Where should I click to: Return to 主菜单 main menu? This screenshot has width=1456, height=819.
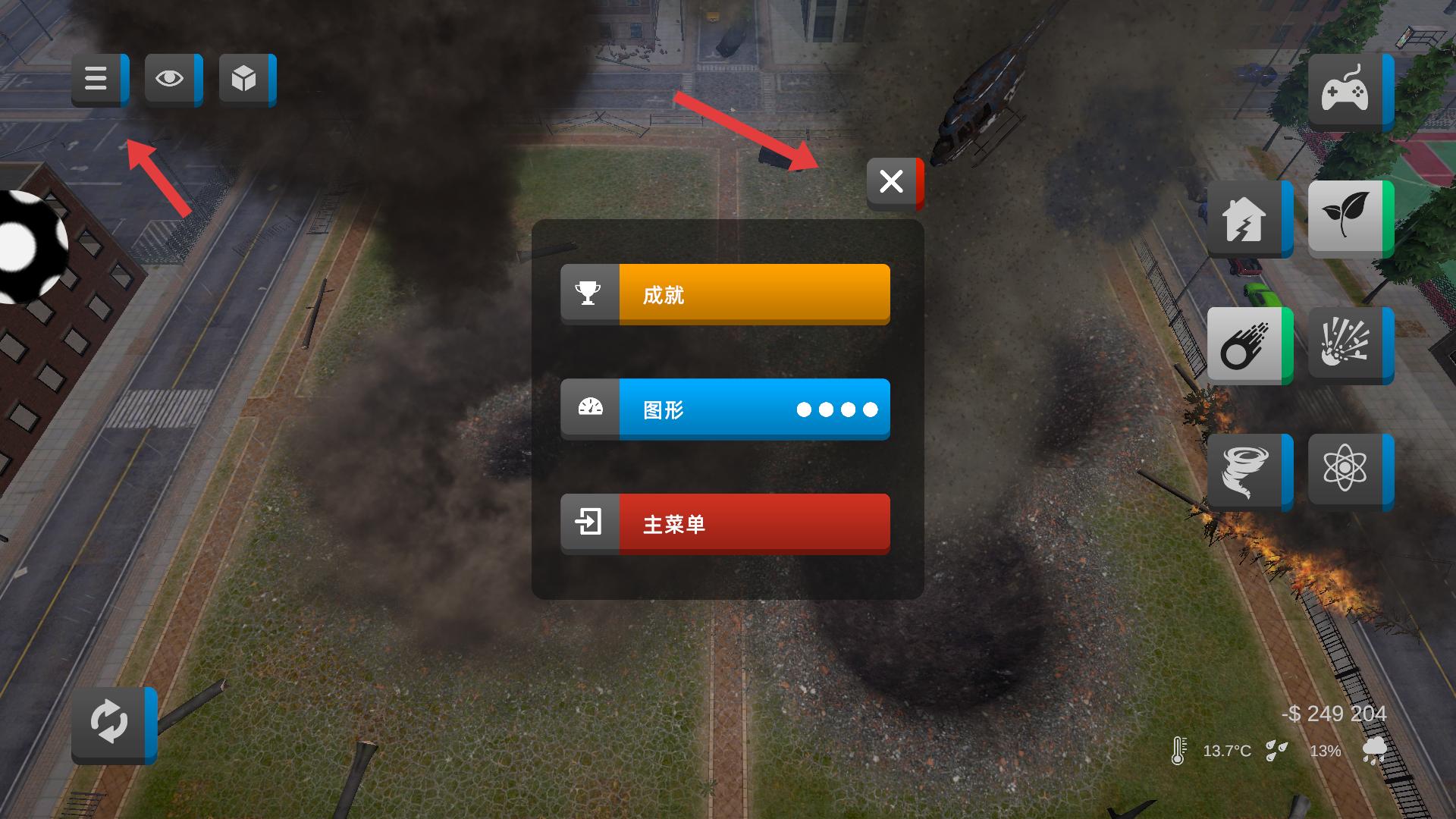[725, 524]
